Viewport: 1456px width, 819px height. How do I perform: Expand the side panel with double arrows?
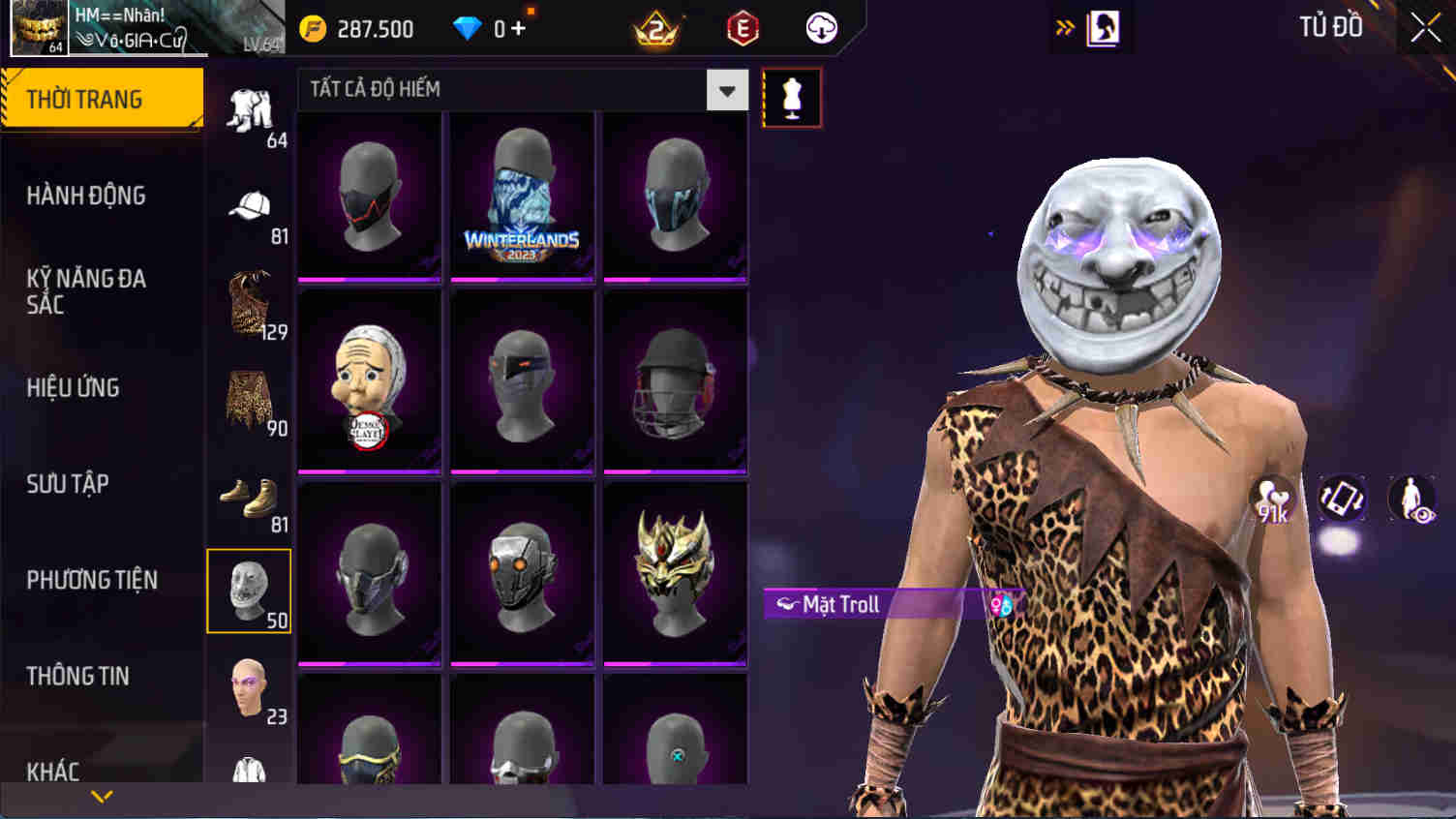[1065, 27]
